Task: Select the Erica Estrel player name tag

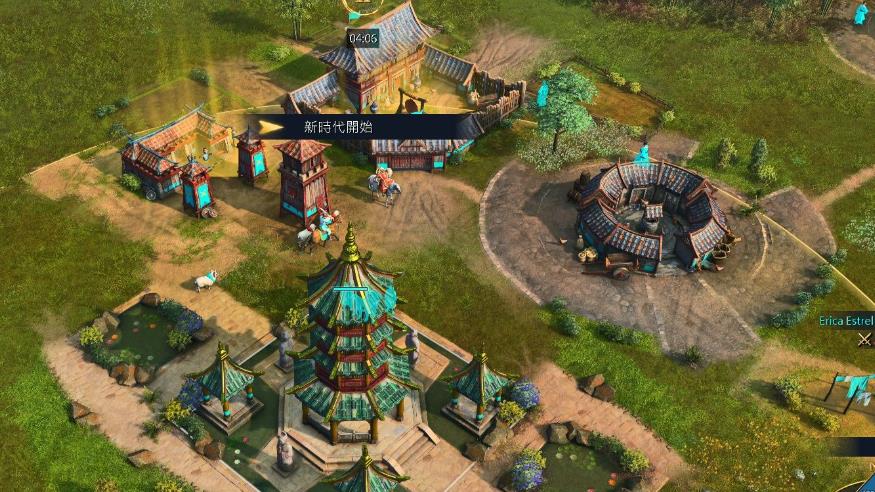Action: (x=846, y=320)
